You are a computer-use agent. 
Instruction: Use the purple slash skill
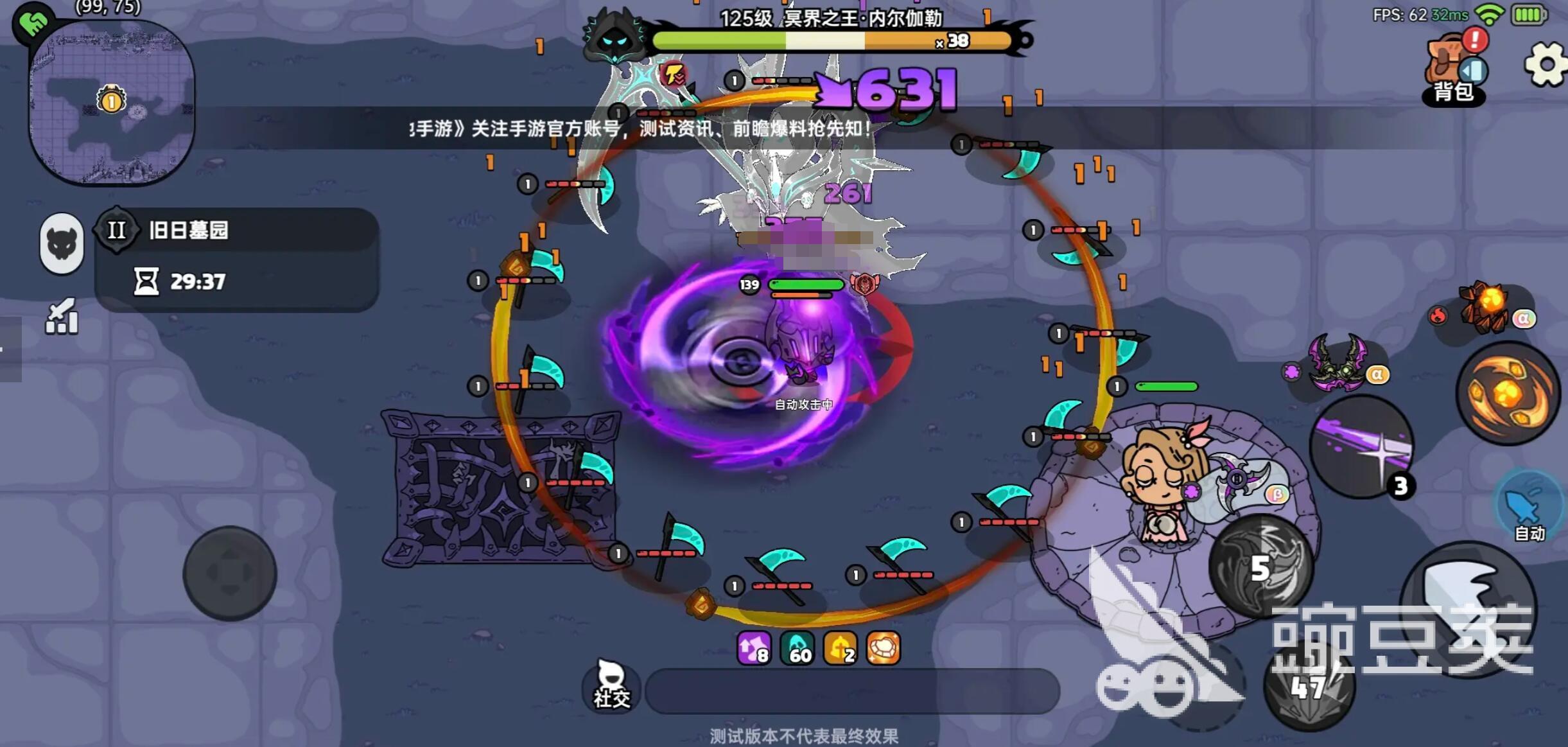click(1361, 447)
